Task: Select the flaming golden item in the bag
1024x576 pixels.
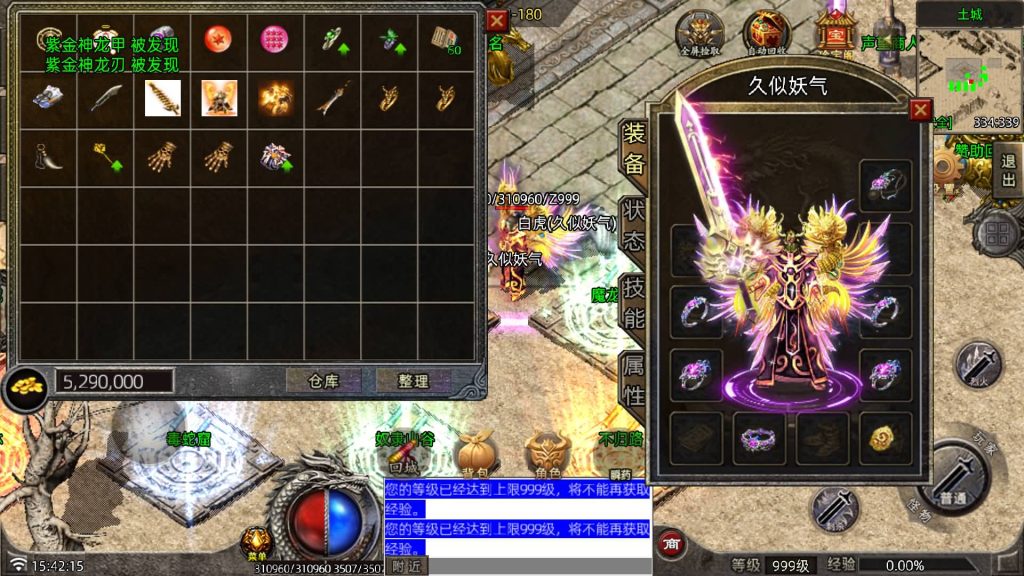Action: (x=275, y=98)
